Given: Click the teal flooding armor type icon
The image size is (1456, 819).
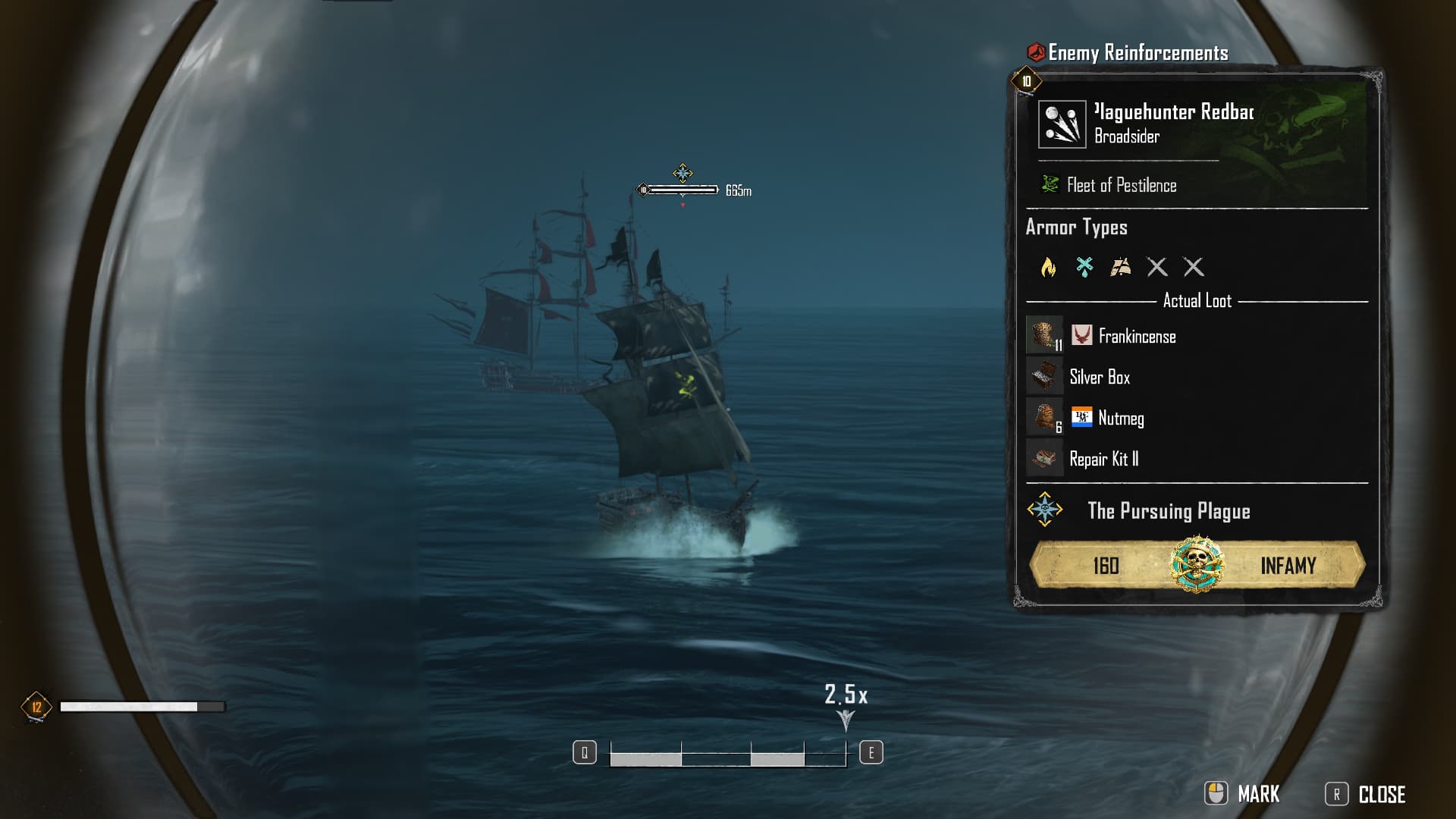Looking at the screenshot, I should (1084, 267).
